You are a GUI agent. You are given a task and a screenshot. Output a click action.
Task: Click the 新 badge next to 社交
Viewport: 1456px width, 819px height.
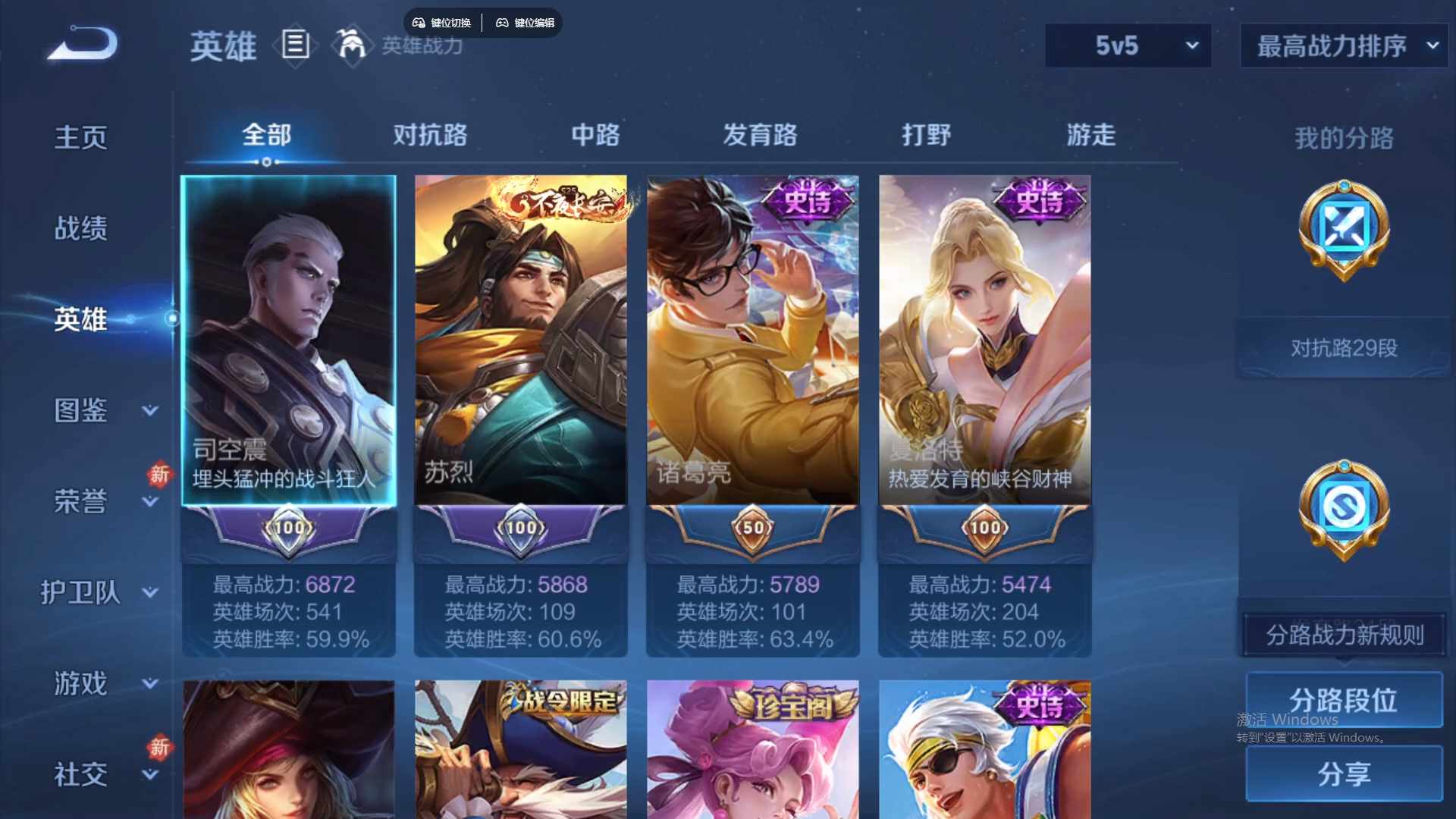click(159, 748)
